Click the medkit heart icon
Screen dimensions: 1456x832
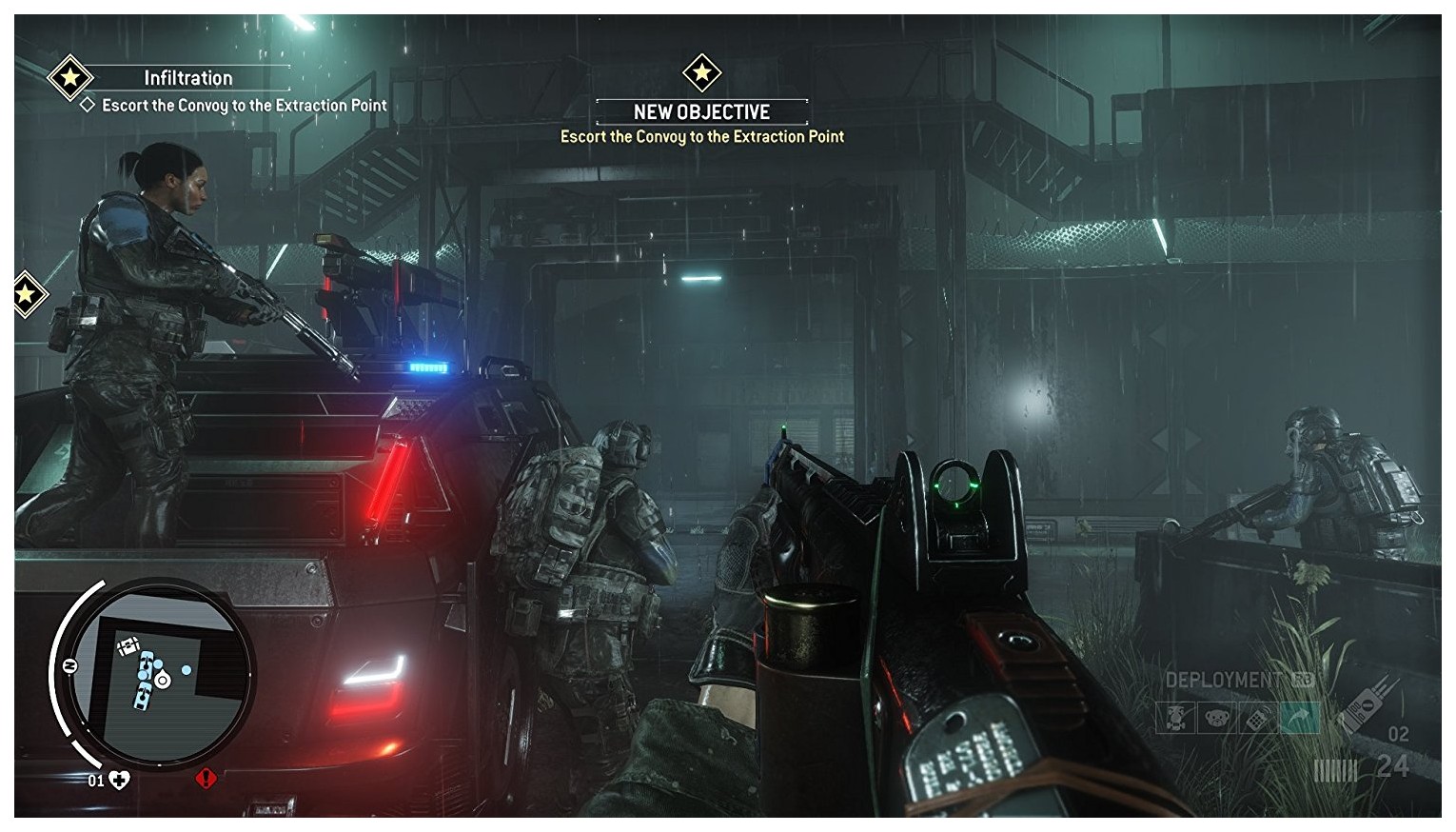pos(120,781)
